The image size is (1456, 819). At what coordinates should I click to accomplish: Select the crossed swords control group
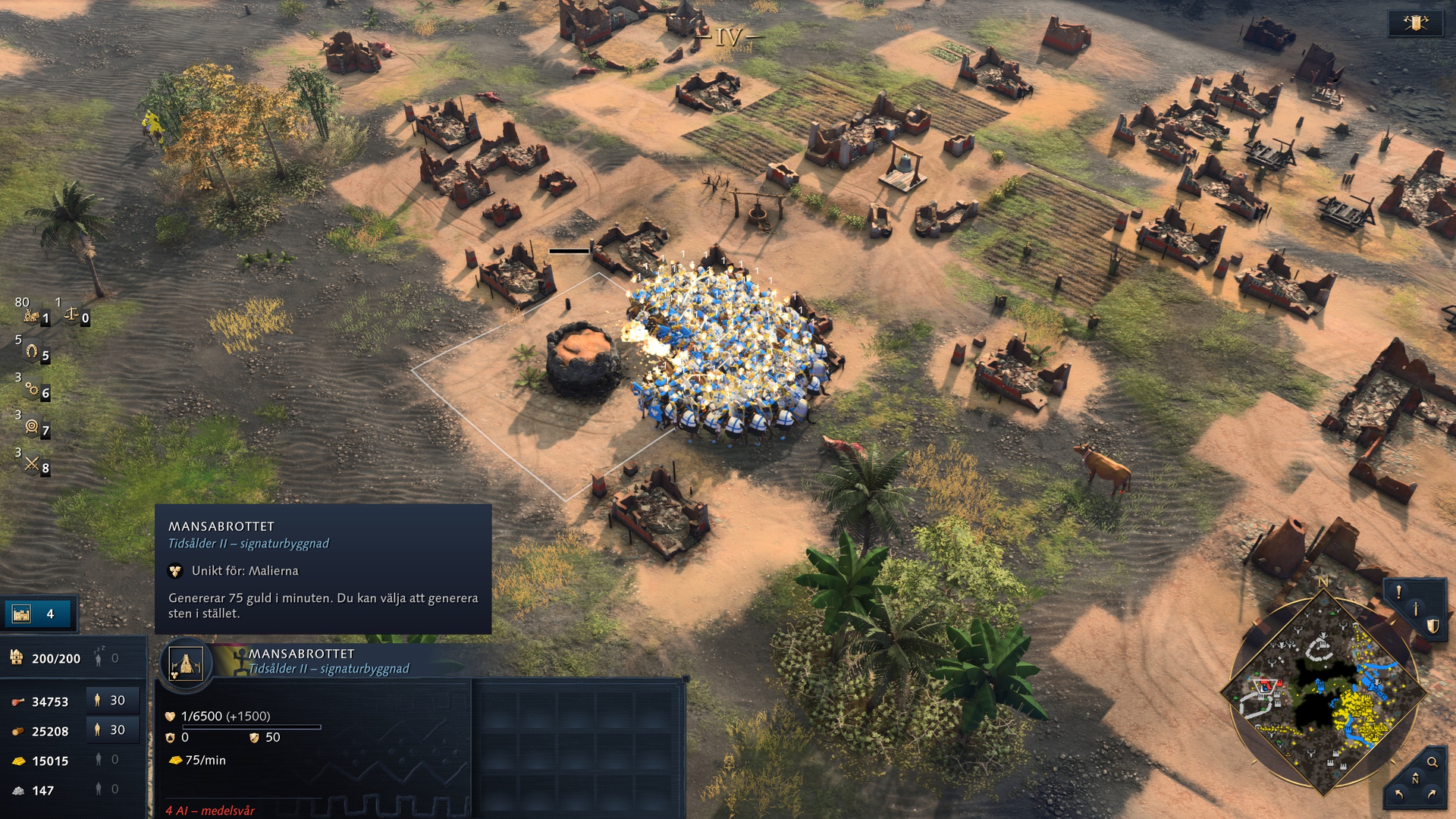[34, 465]
